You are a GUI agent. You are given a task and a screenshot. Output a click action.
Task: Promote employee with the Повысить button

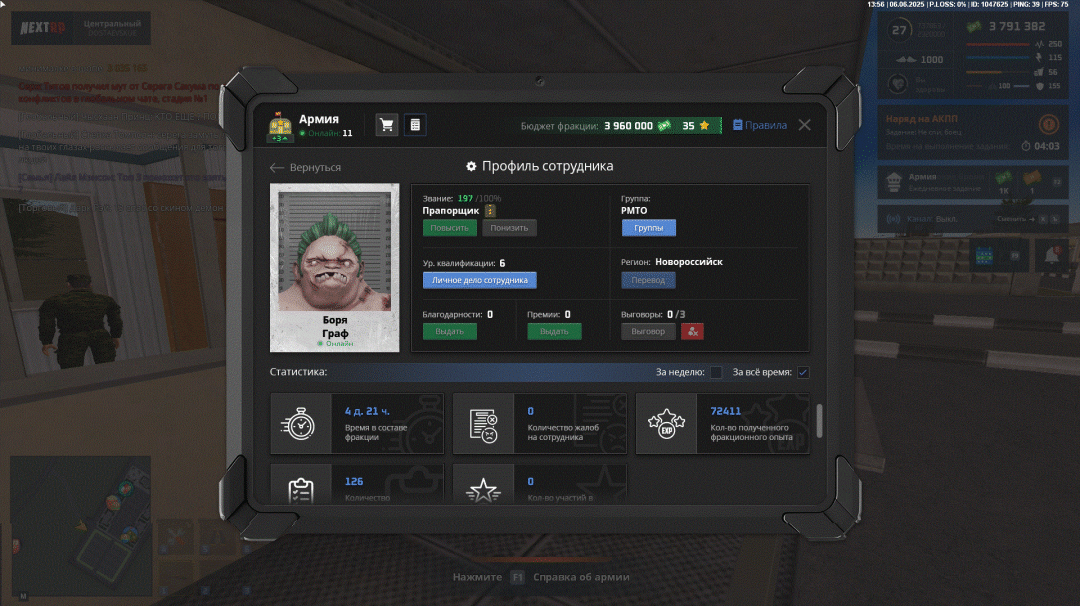tap(449, 228)
